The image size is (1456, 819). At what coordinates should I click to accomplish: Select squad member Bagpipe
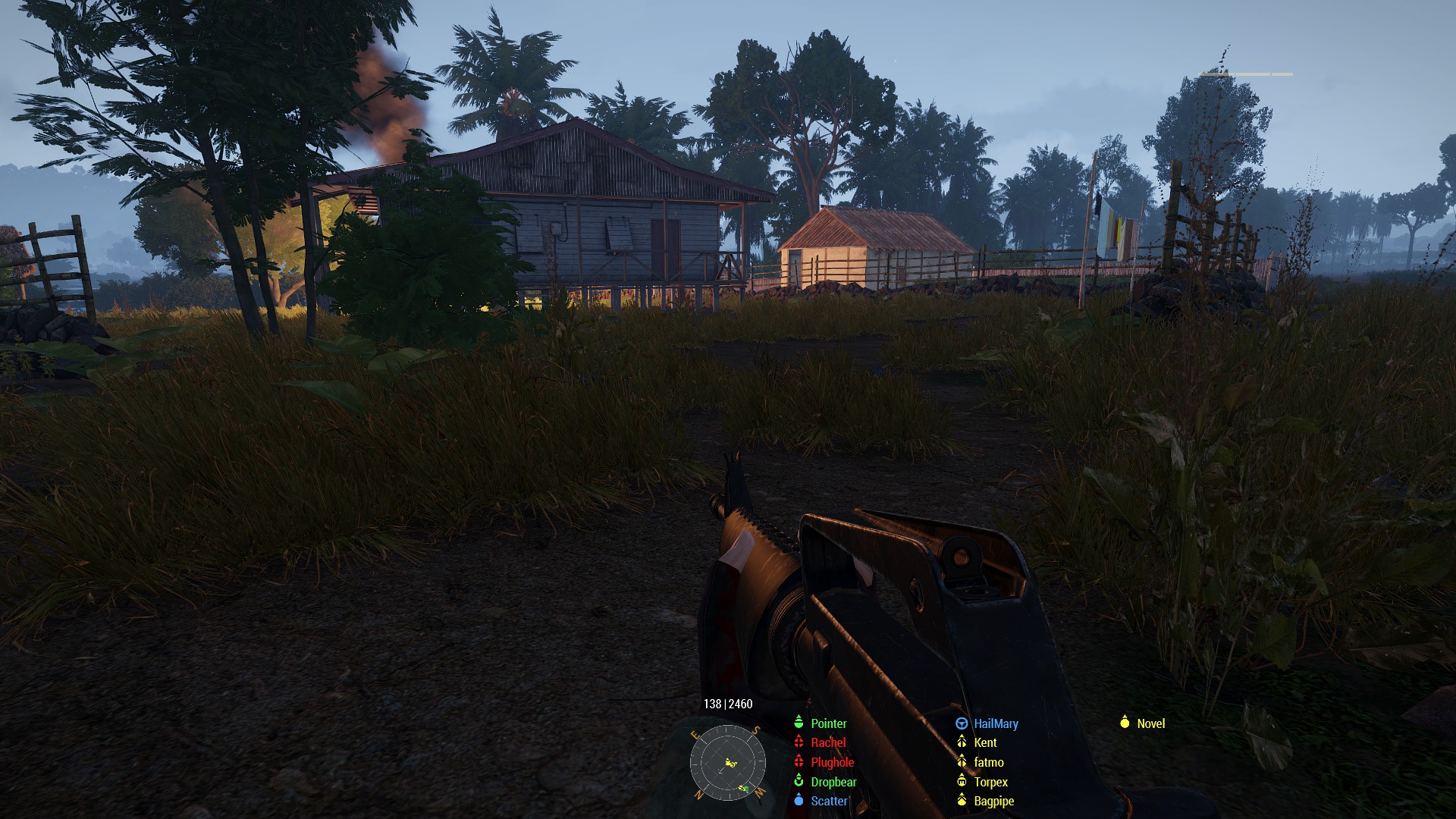pyautogui.click(x=993, y=801)
